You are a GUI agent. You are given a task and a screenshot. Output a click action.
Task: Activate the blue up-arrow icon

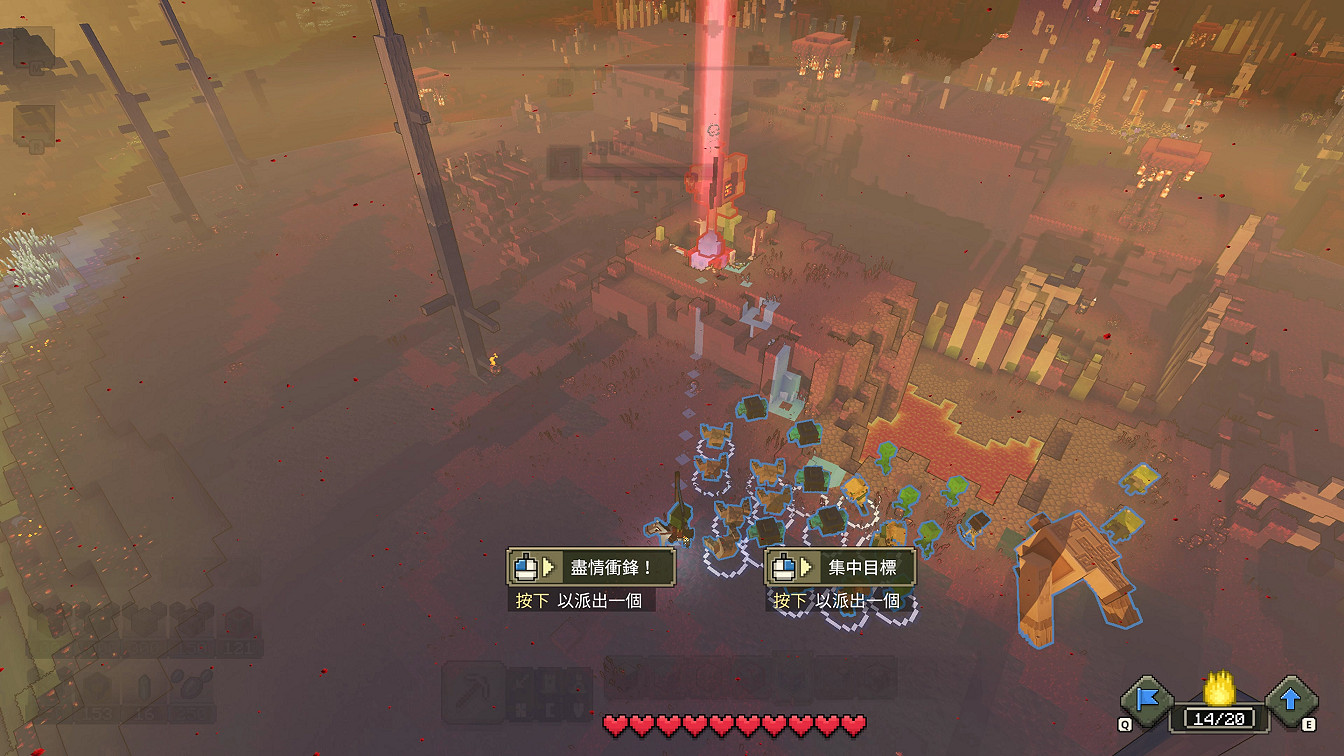[x=1291, y=699]
